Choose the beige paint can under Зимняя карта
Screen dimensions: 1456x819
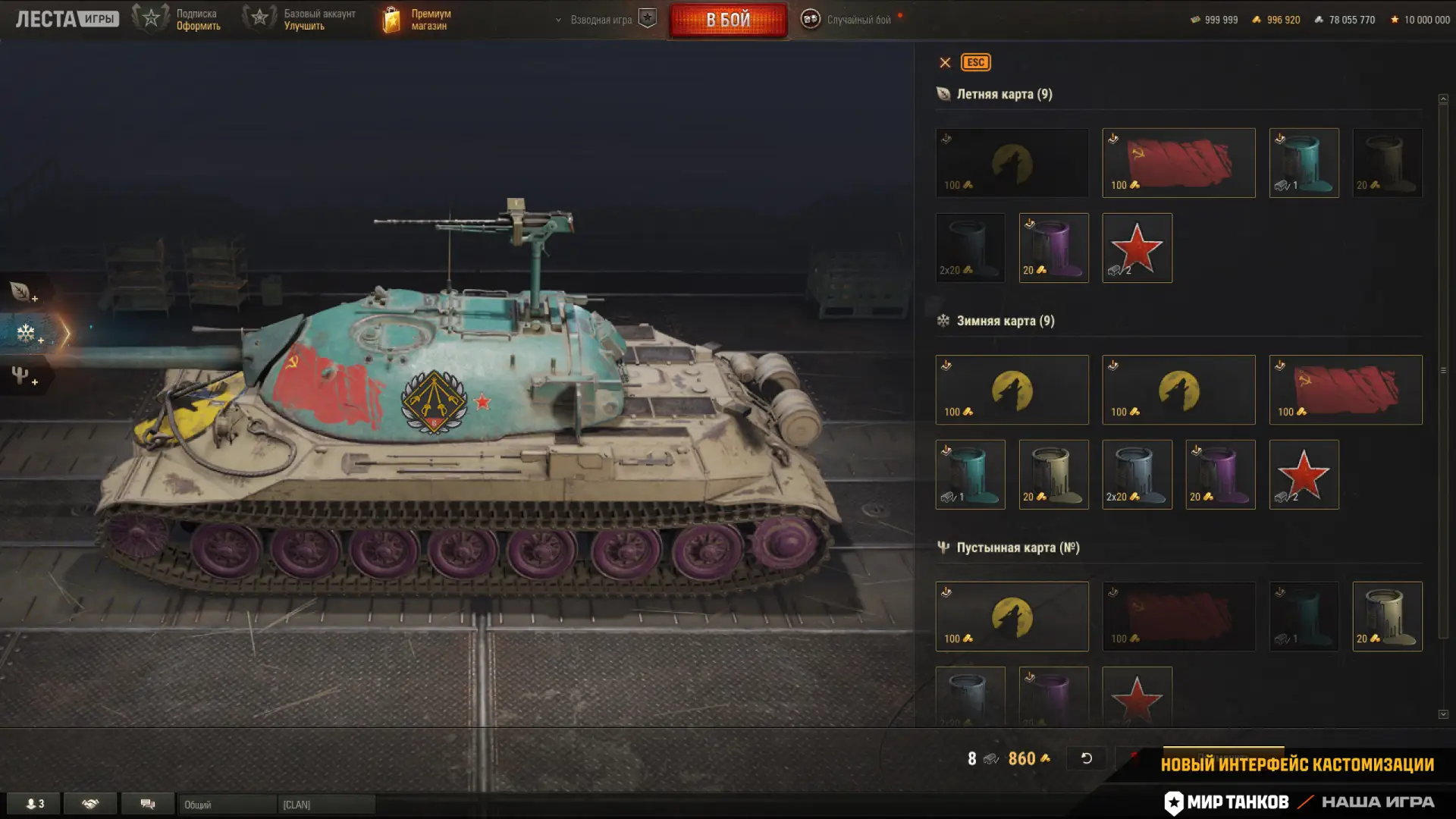pyautogui.click(x=1053, y=475)
